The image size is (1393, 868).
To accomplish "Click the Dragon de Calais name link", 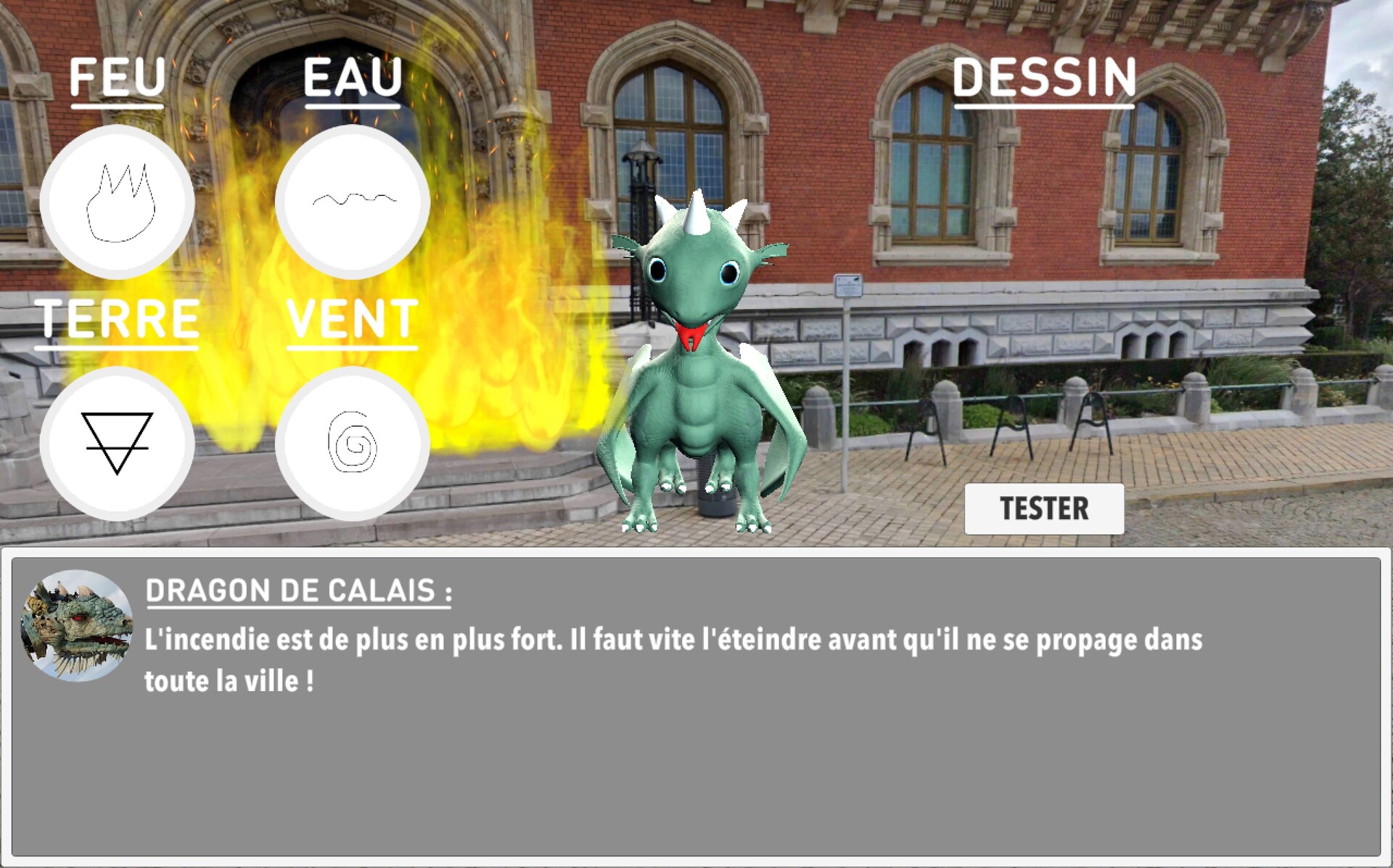I will coord(299,592).
